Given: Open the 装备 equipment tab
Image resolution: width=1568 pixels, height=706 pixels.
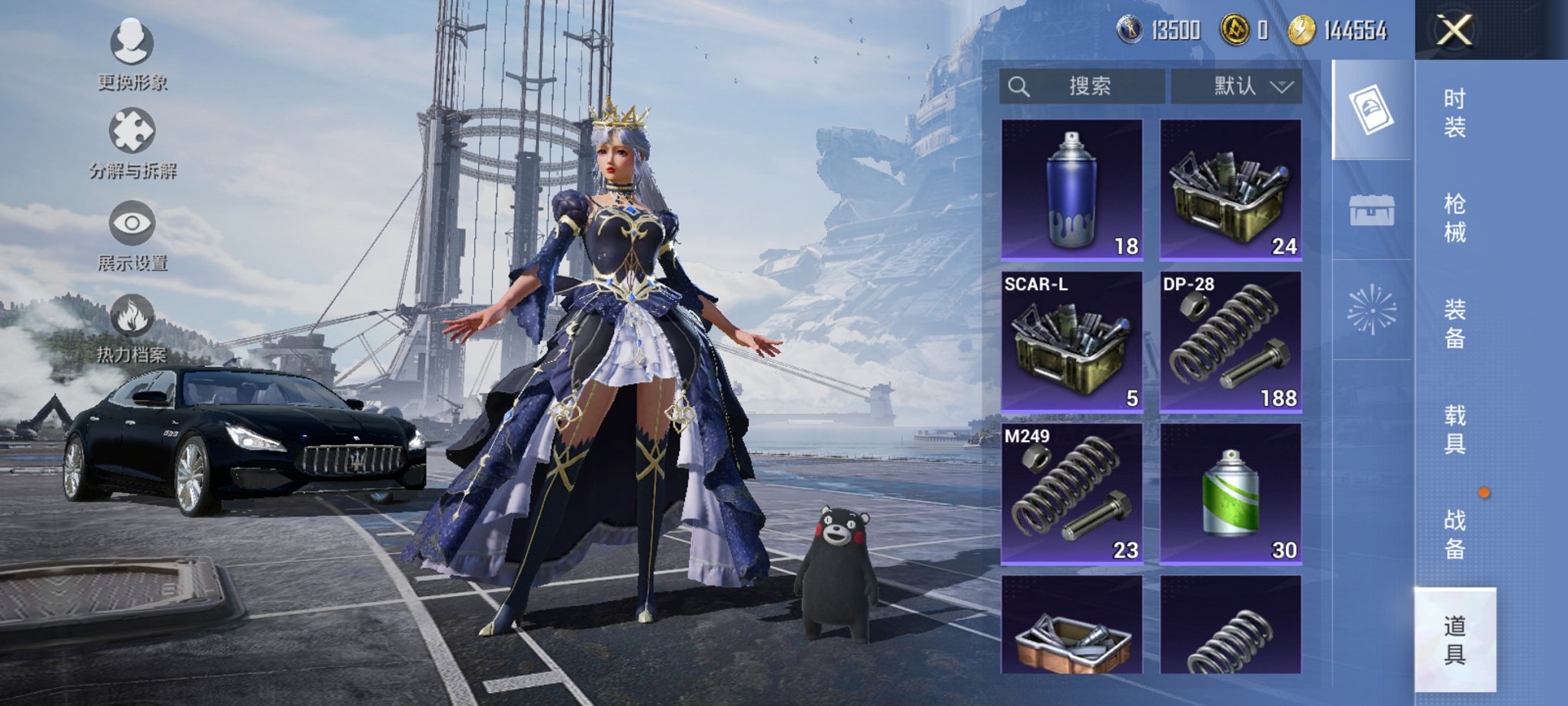Looking at the screenshot, I should click(x=1454, y=323).
